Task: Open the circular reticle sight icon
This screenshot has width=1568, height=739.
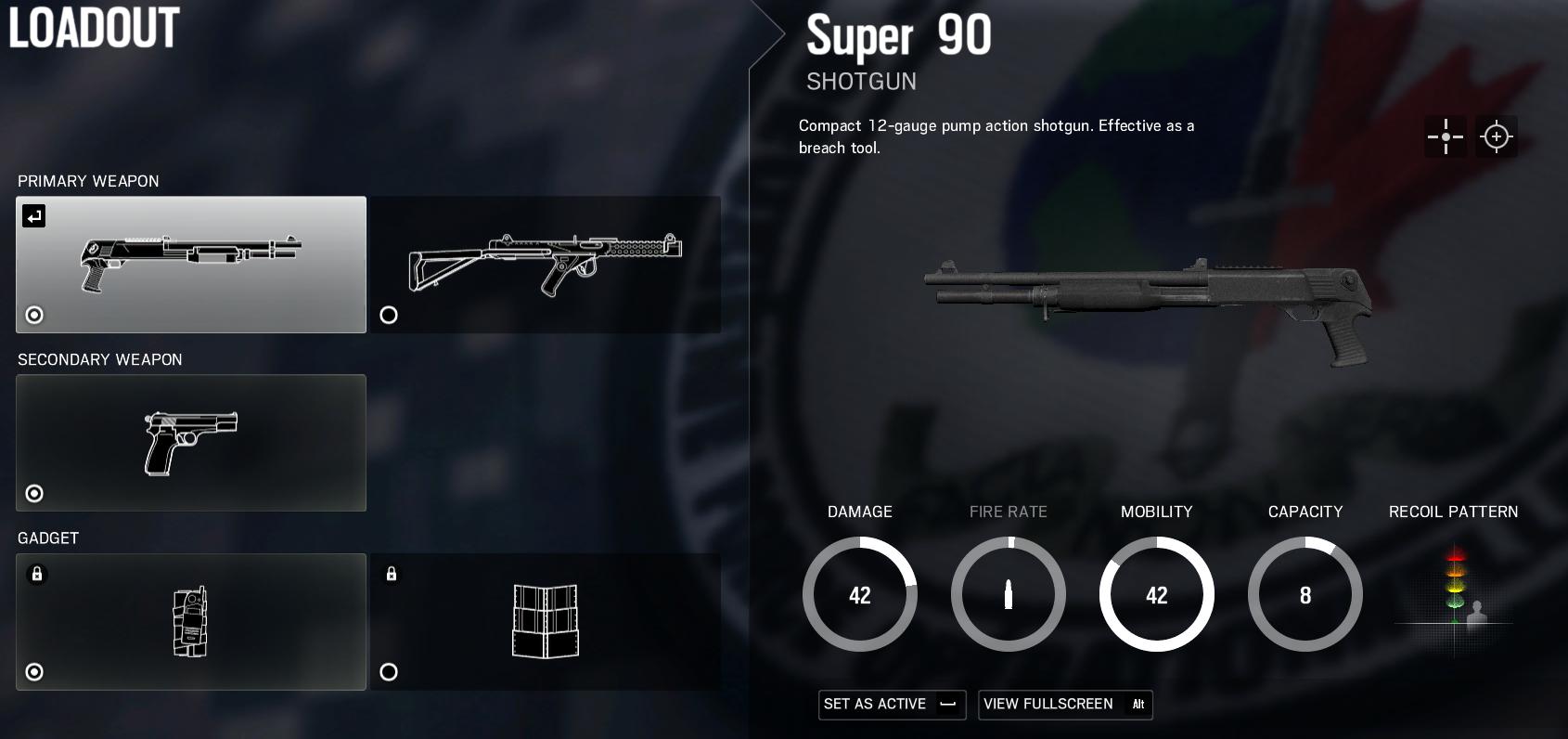Action: pos(1497,136)
